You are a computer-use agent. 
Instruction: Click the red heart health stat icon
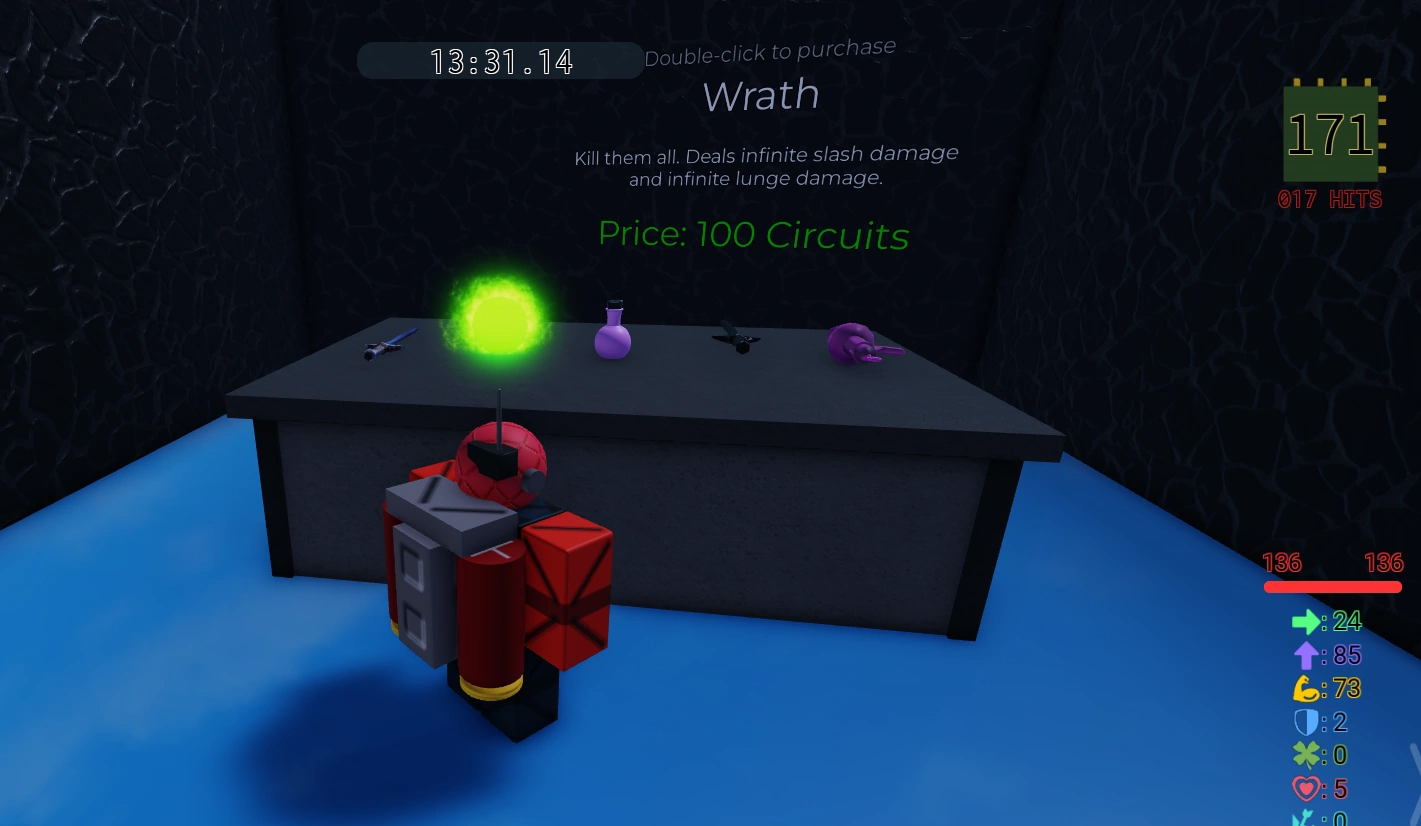click(1306, 789)
